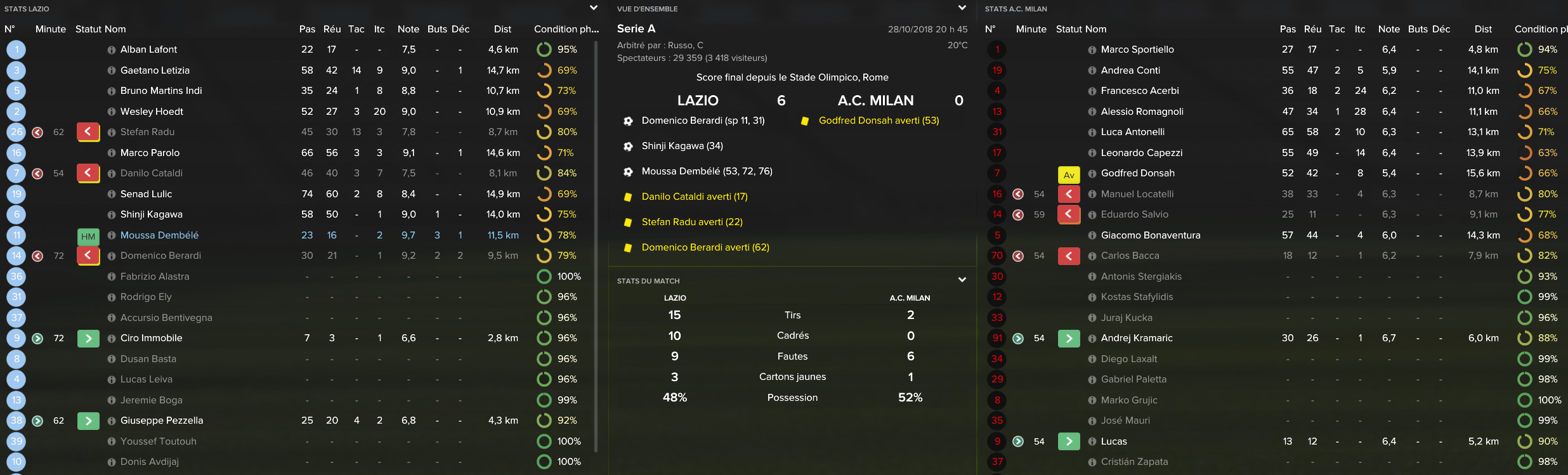The image size is (1568, 475).
Task: Open Marco Sportiello's profile
Action: (x=1137, y=49)
